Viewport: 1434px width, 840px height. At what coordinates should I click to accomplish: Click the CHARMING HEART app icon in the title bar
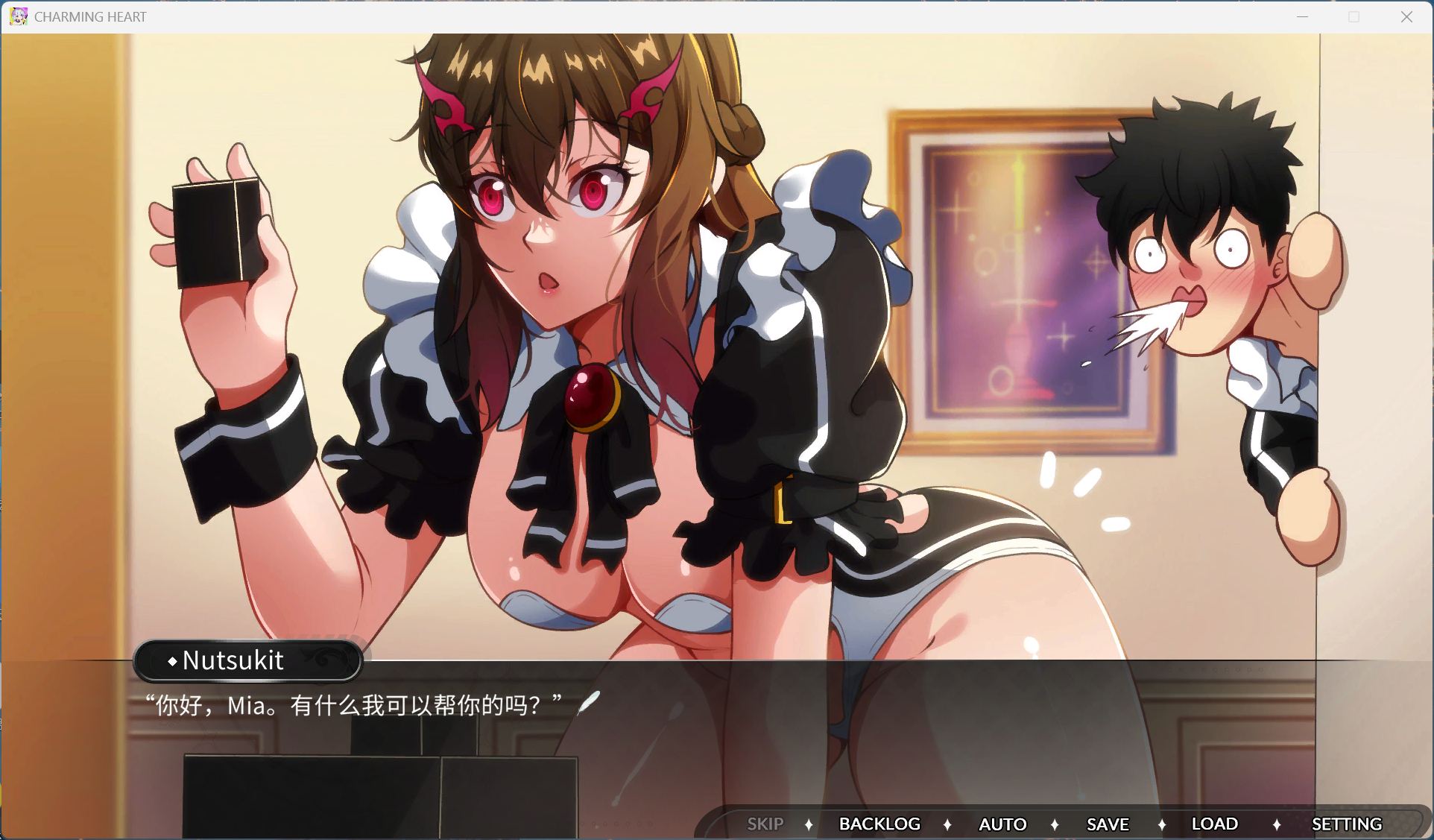(x=18, y=16)
